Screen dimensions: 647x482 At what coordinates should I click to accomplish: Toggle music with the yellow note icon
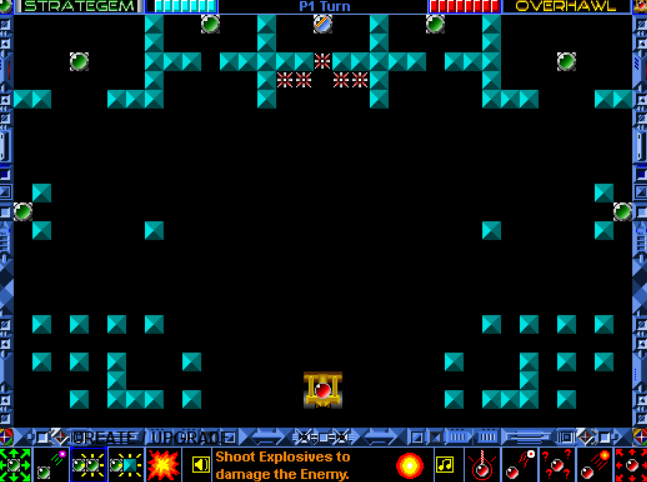[445, 465]
